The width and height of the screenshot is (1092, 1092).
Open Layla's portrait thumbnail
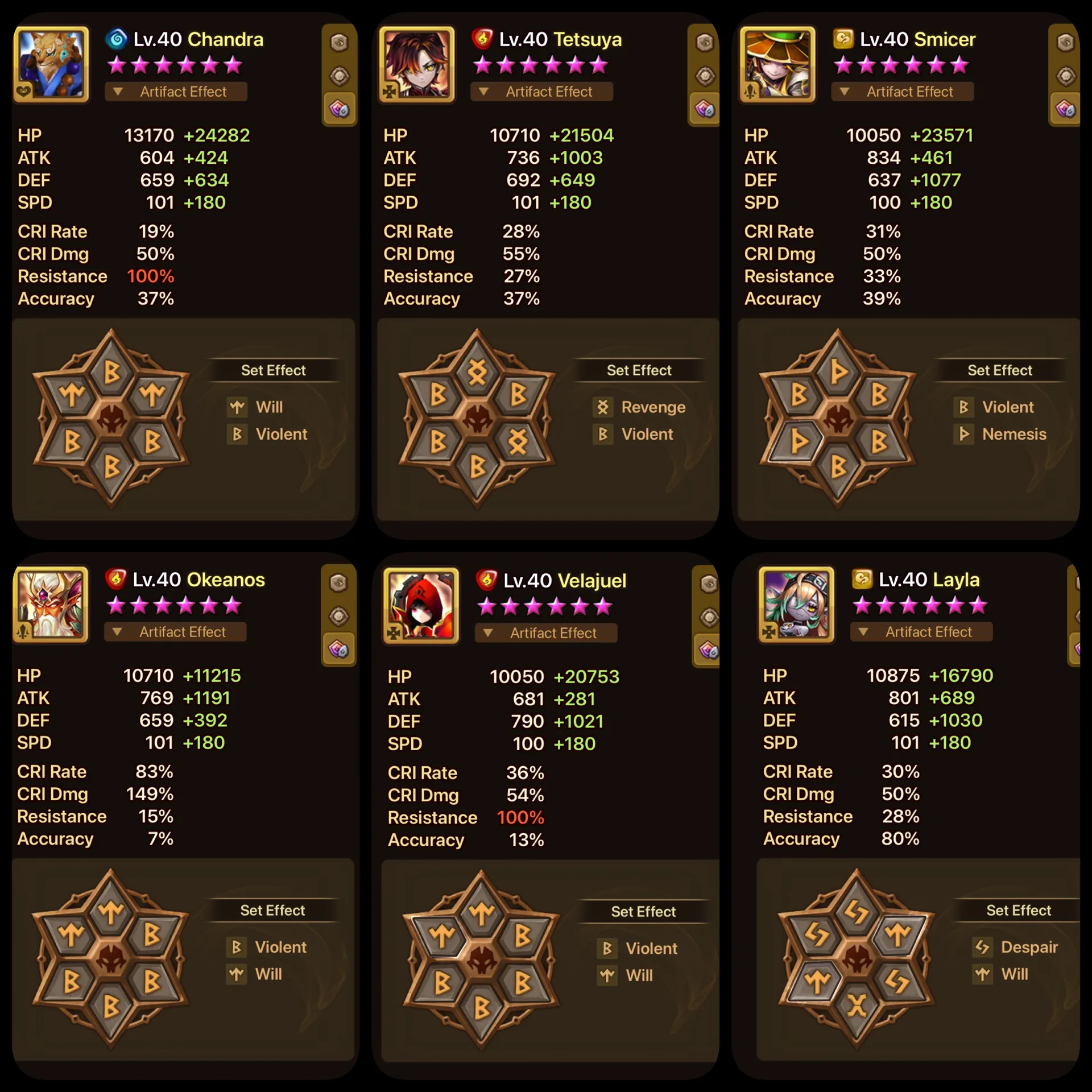pyautogui.click(x=796, y=605)
